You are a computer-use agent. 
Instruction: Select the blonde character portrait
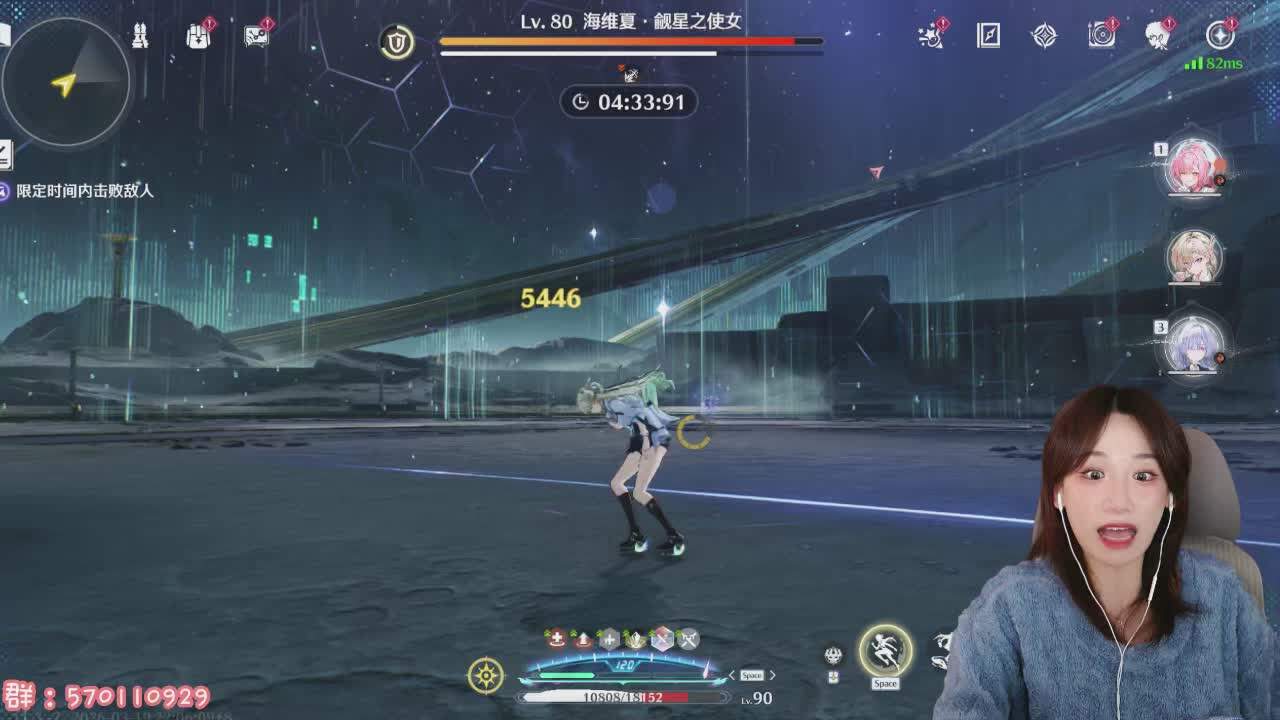[1194, 256]
